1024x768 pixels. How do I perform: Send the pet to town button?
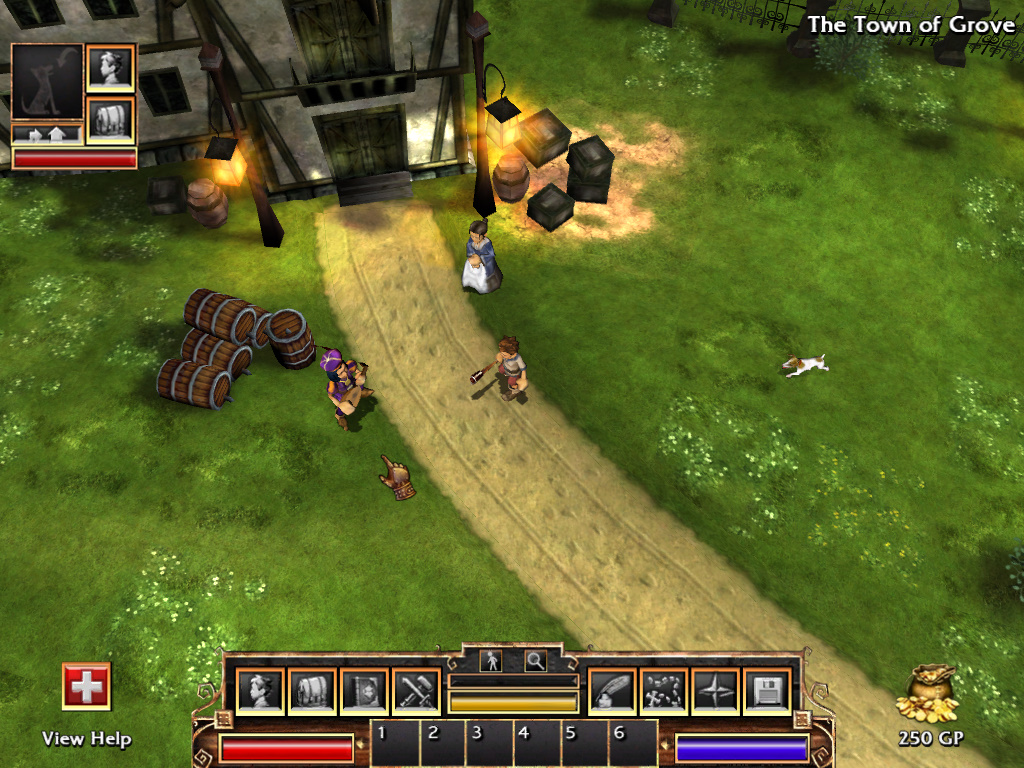point(47,133)
